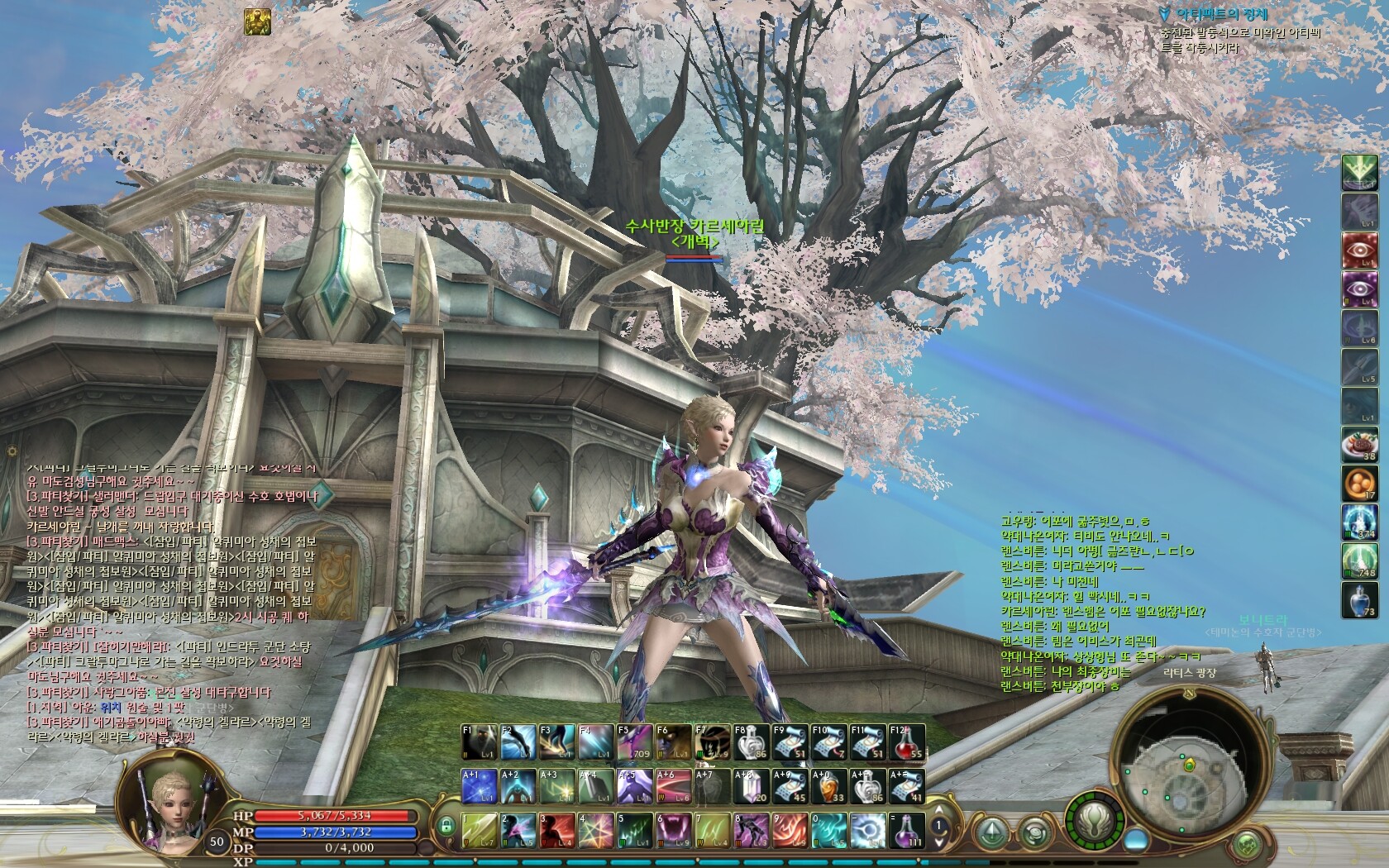
Task: Eat the steak dish in the side bar
Action: 1358,444
